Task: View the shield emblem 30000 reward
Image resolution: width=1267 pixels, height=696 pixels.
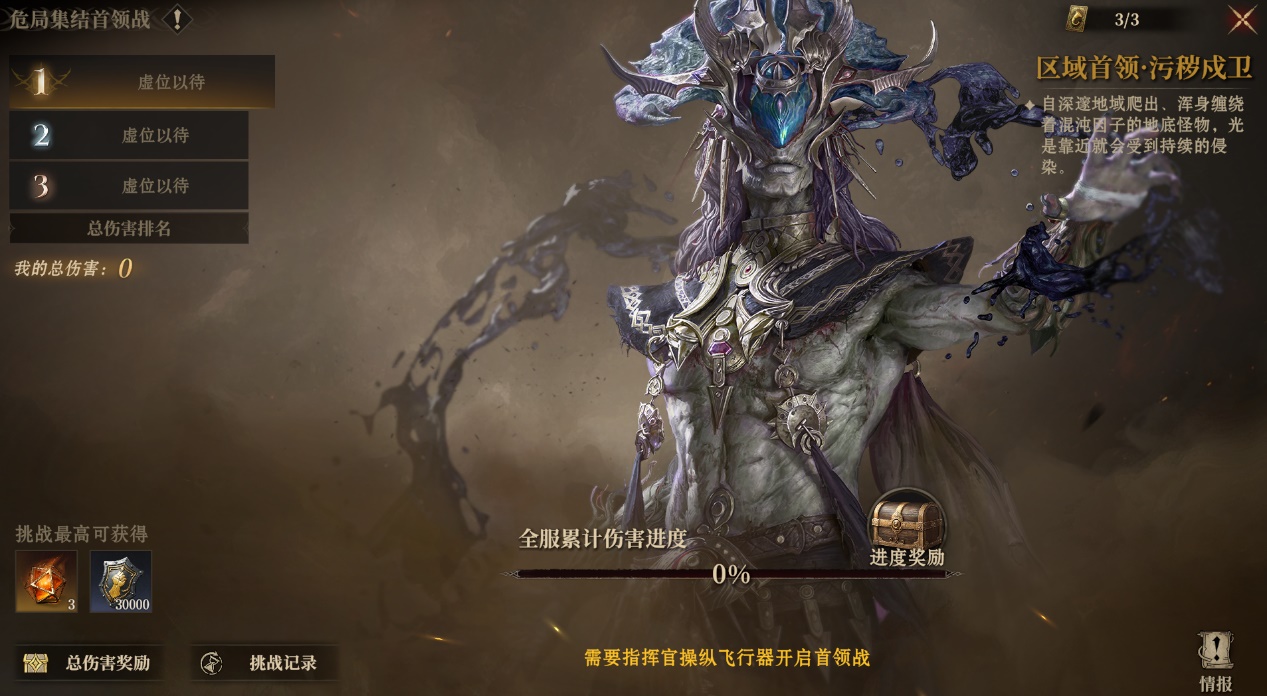Action: 121,581
